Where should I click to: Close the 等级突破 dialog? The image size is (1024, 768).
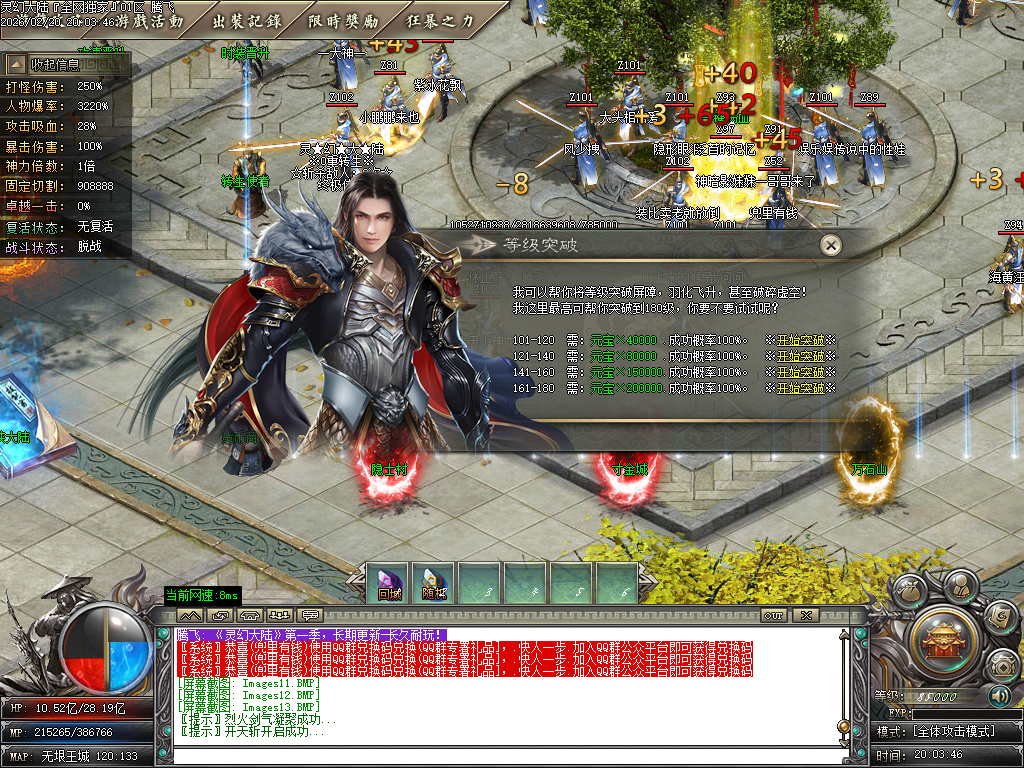coord(830,244)
